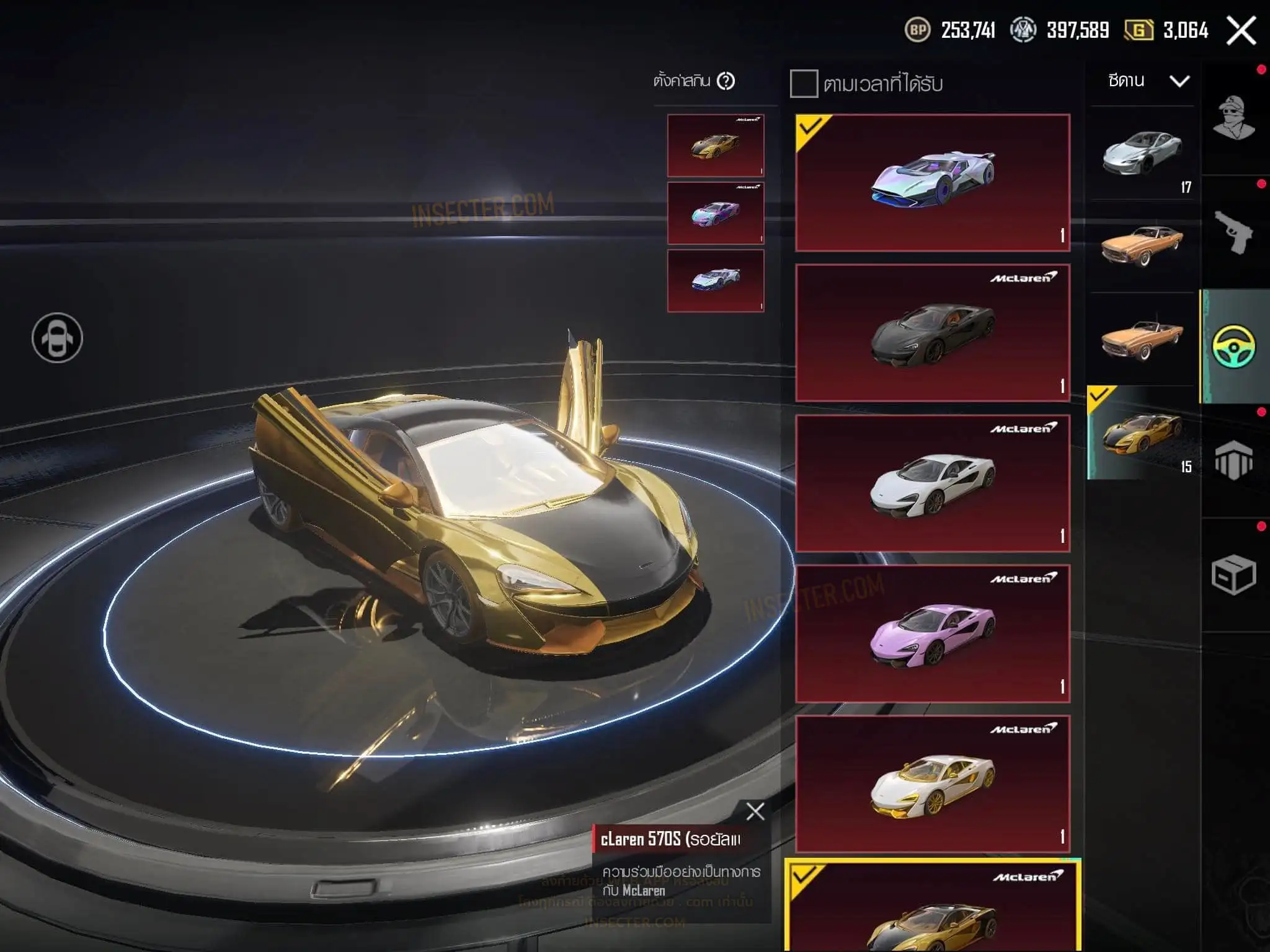This screenshot has width=1270, height=952.
Task: Switch to the character outfit tab
Action: tap(1234, 118)
